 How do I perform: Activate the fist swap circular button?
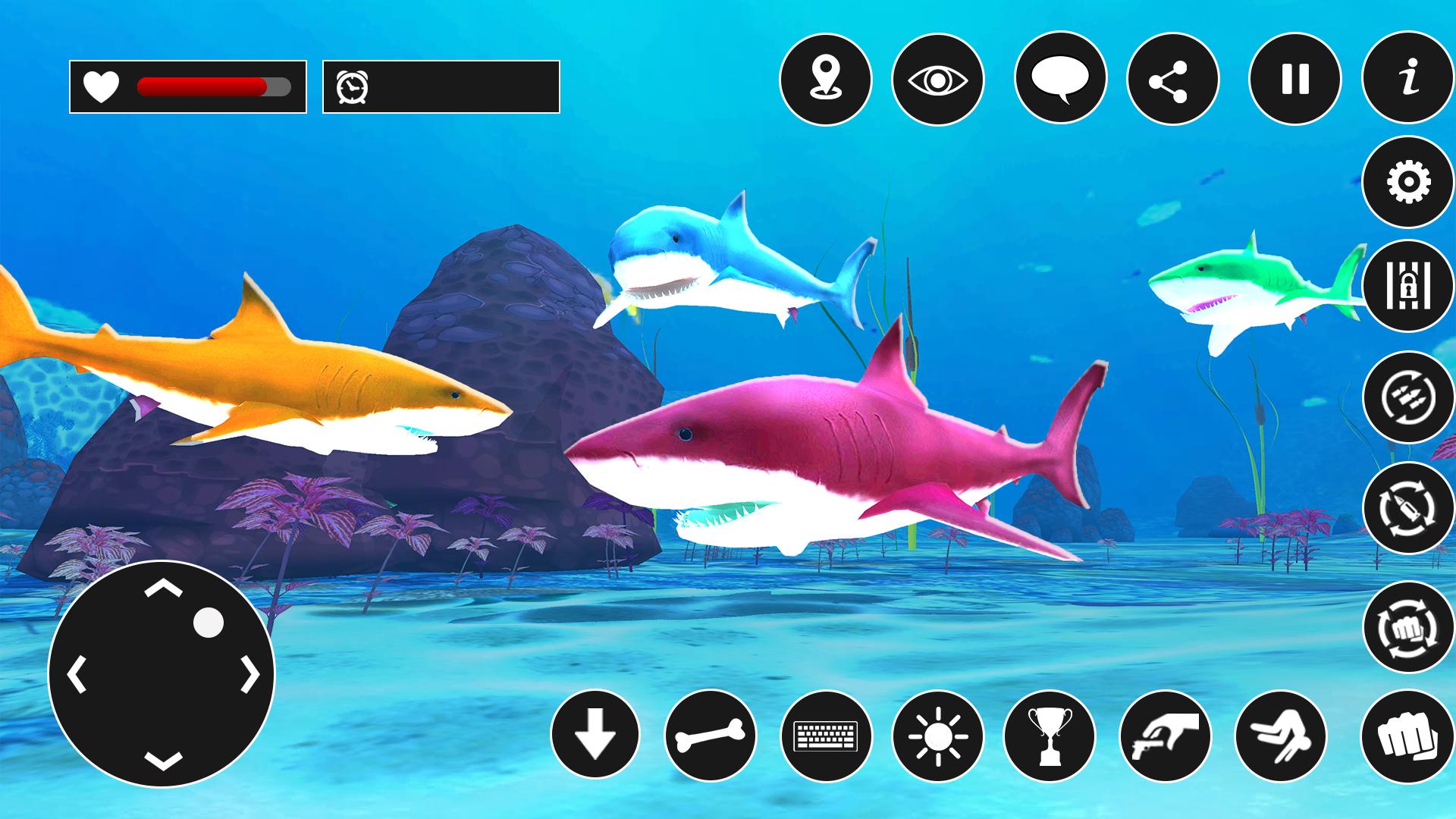(x=1408, y=626)
